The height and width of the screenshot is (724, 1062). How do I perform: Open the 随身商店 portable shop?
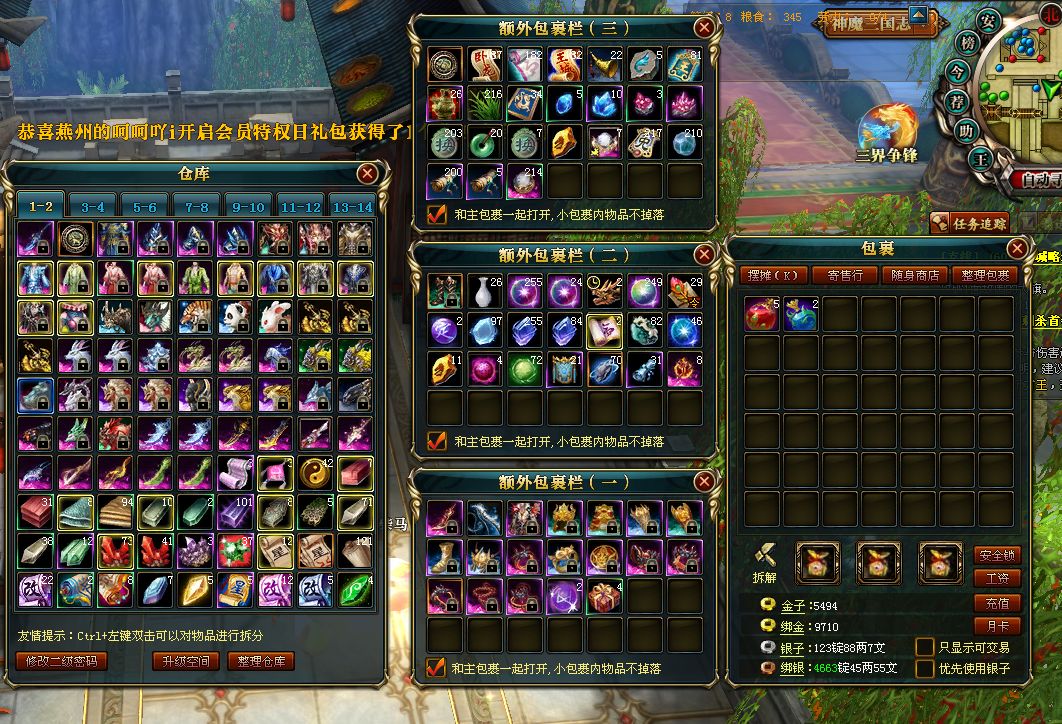click(x=915, y=275)
